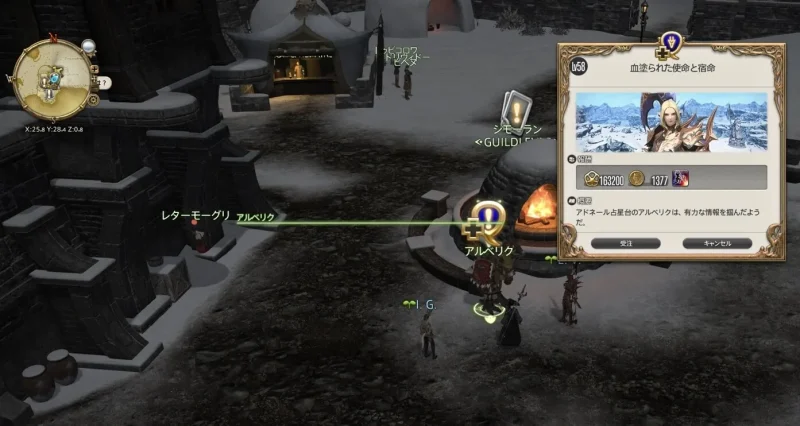Click the quest banner image of the armored character

(672, 122)
